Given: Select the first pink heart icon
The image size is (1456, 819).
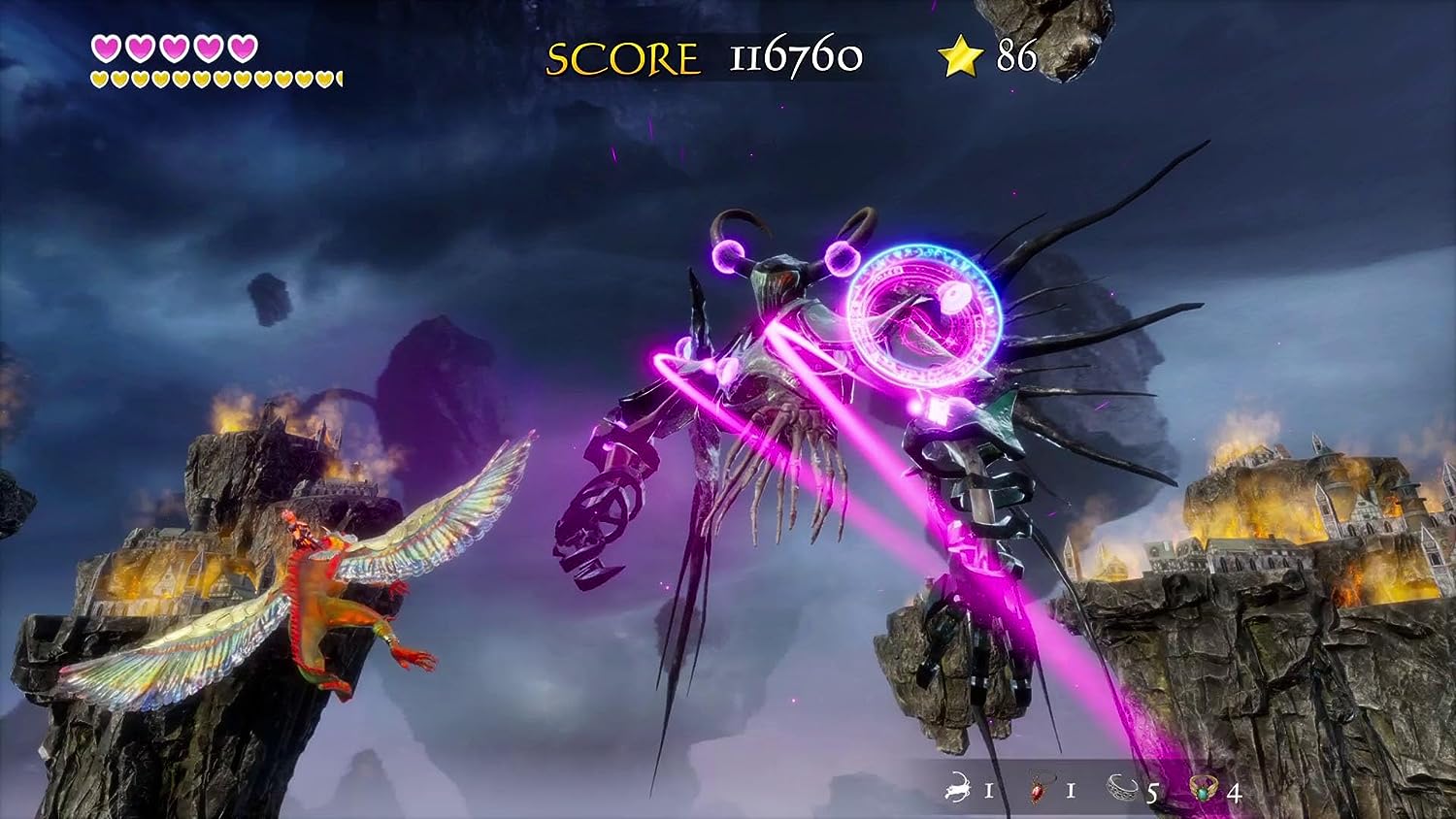Looking at the screenshot, I should point(107,49).
